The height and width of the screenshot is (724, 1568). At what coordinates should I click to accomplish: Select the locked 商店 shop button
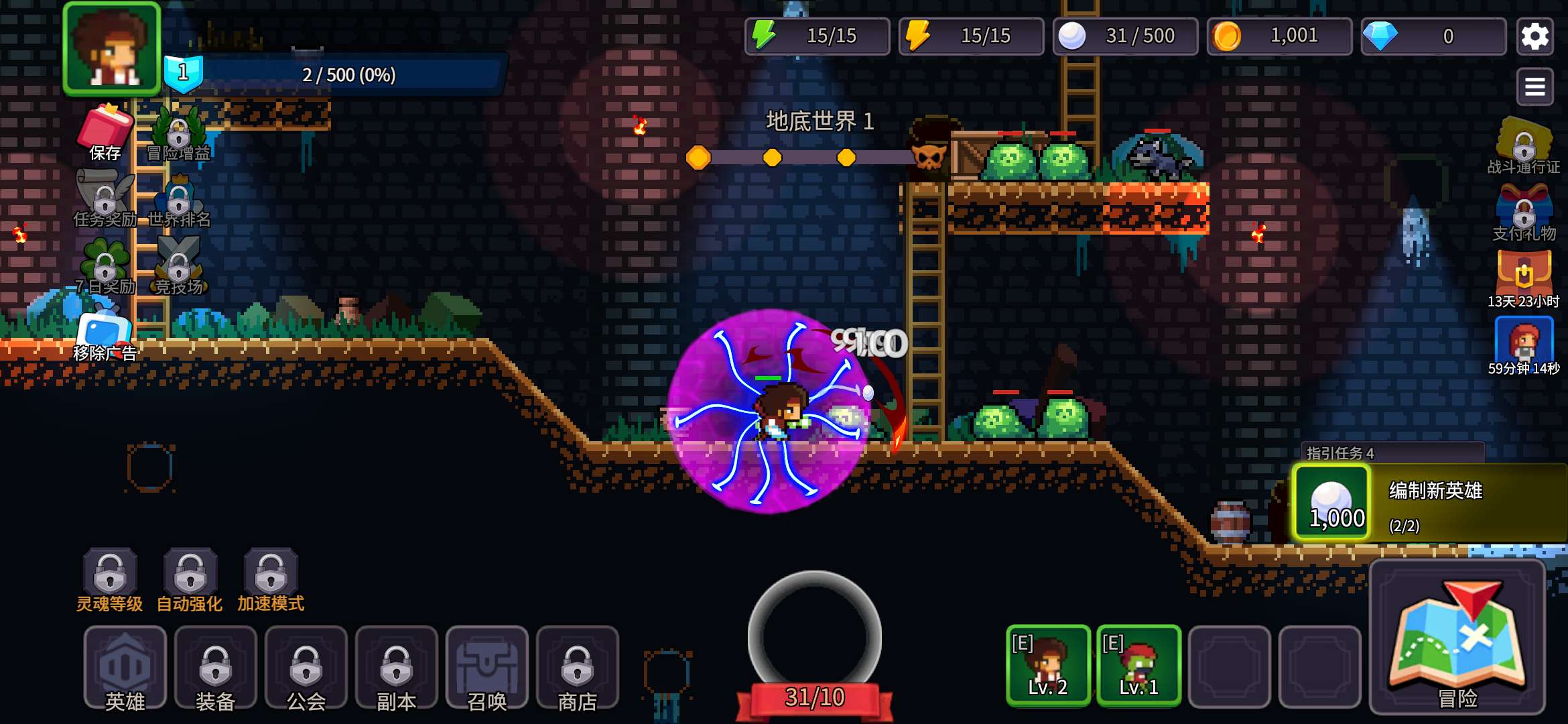[577, 668]
